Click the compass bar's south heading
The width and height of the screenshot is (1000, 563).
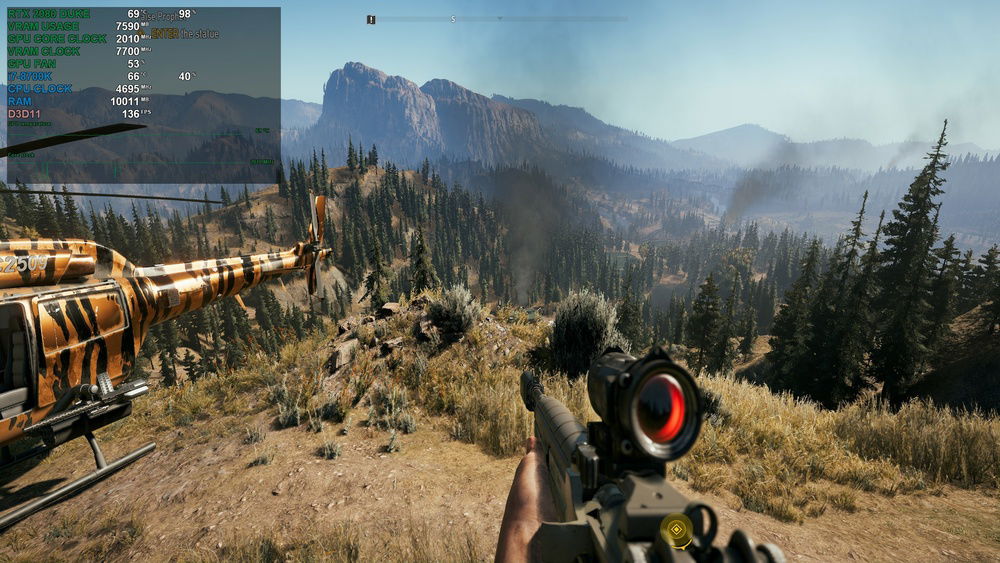click(x=453, y=19)
